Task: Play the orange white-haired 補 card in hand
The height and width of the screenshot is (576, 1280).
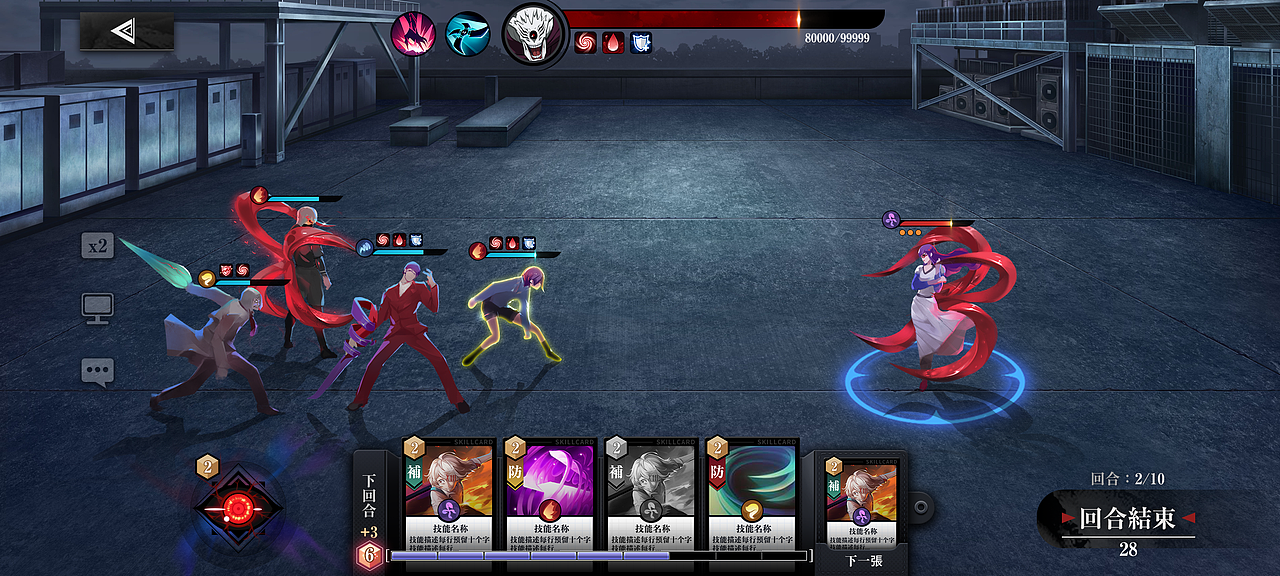Action: [448, 493]
